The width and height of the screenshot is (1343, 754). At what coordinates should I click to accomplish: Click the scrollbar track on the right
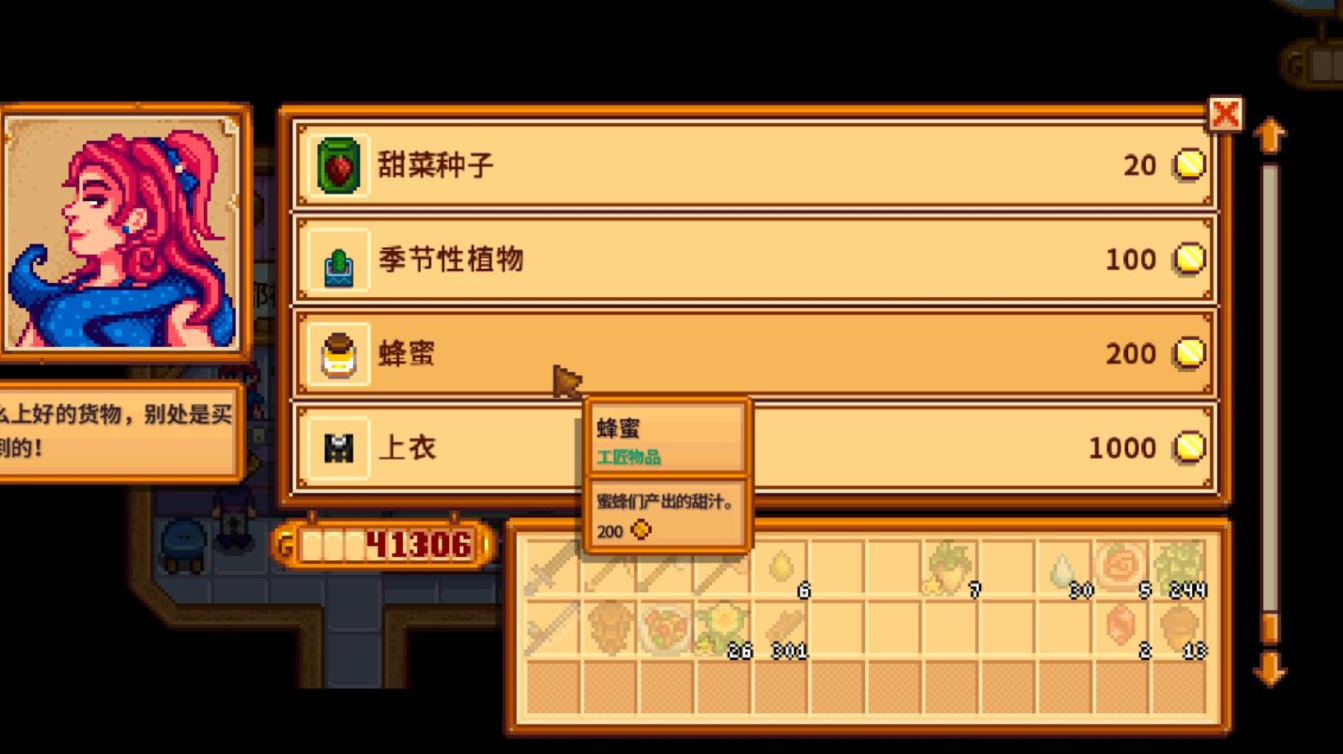point(1270,400)
